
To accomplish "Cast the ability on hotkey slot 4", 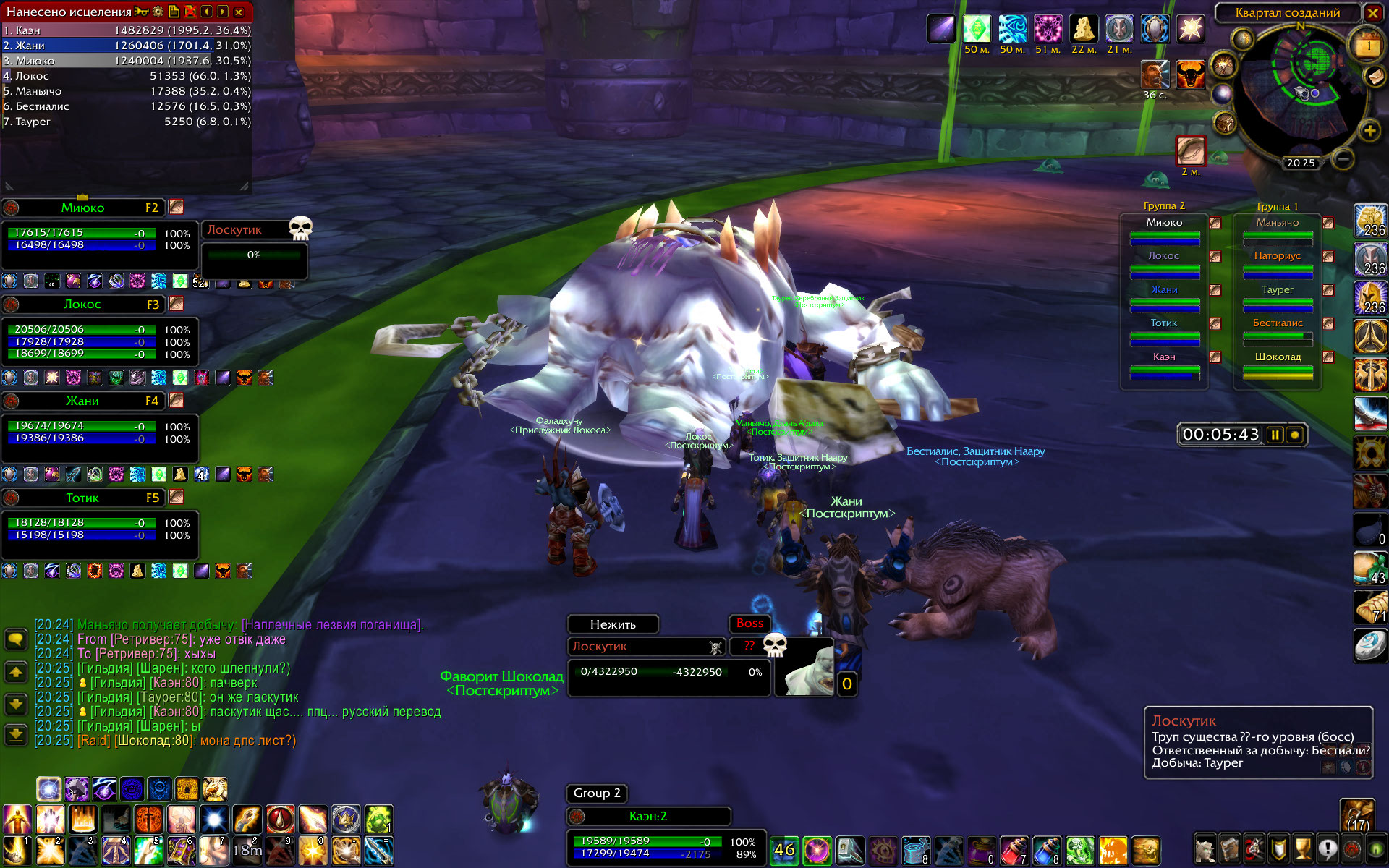I will (116, 851).
